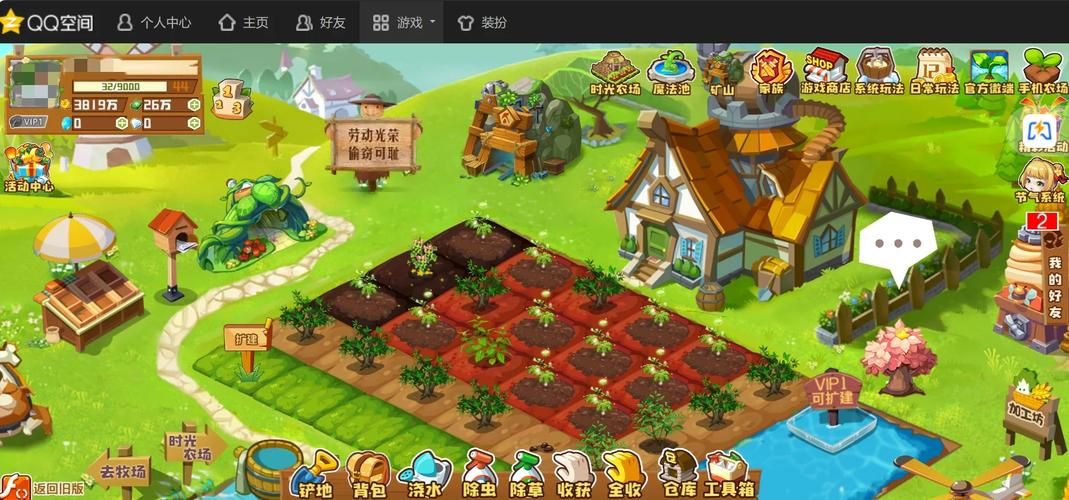Screen dimensions: 1069x500
Task: Add green gems with the plus button
Action: (x=193, y=104)
